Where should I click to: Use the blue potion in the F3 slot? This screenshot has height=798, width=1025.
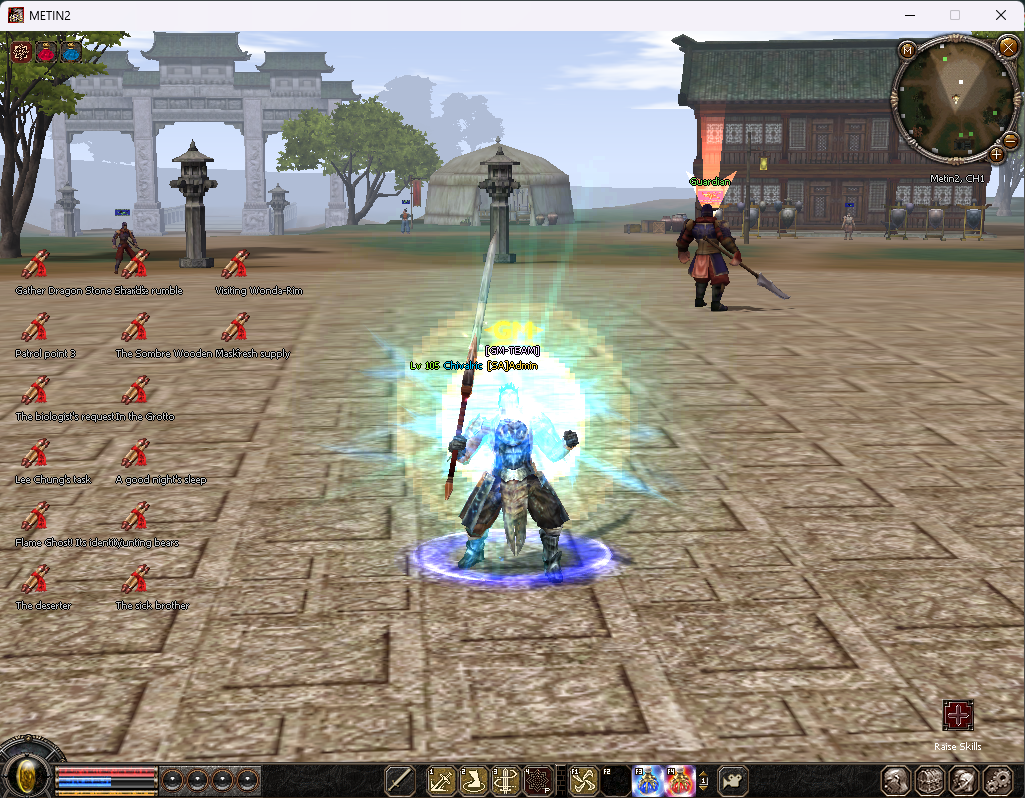(648, 780)
